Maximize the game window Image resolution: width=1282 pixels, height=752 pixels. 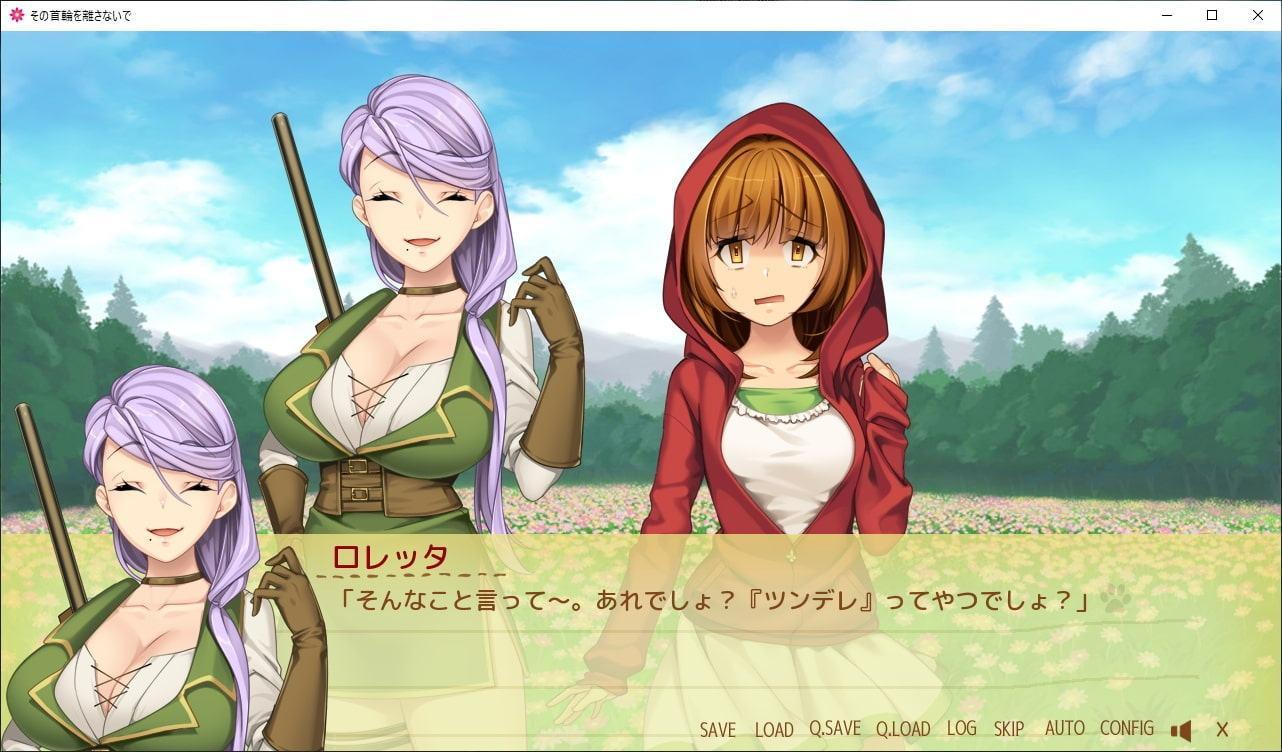click(1212, 15)
